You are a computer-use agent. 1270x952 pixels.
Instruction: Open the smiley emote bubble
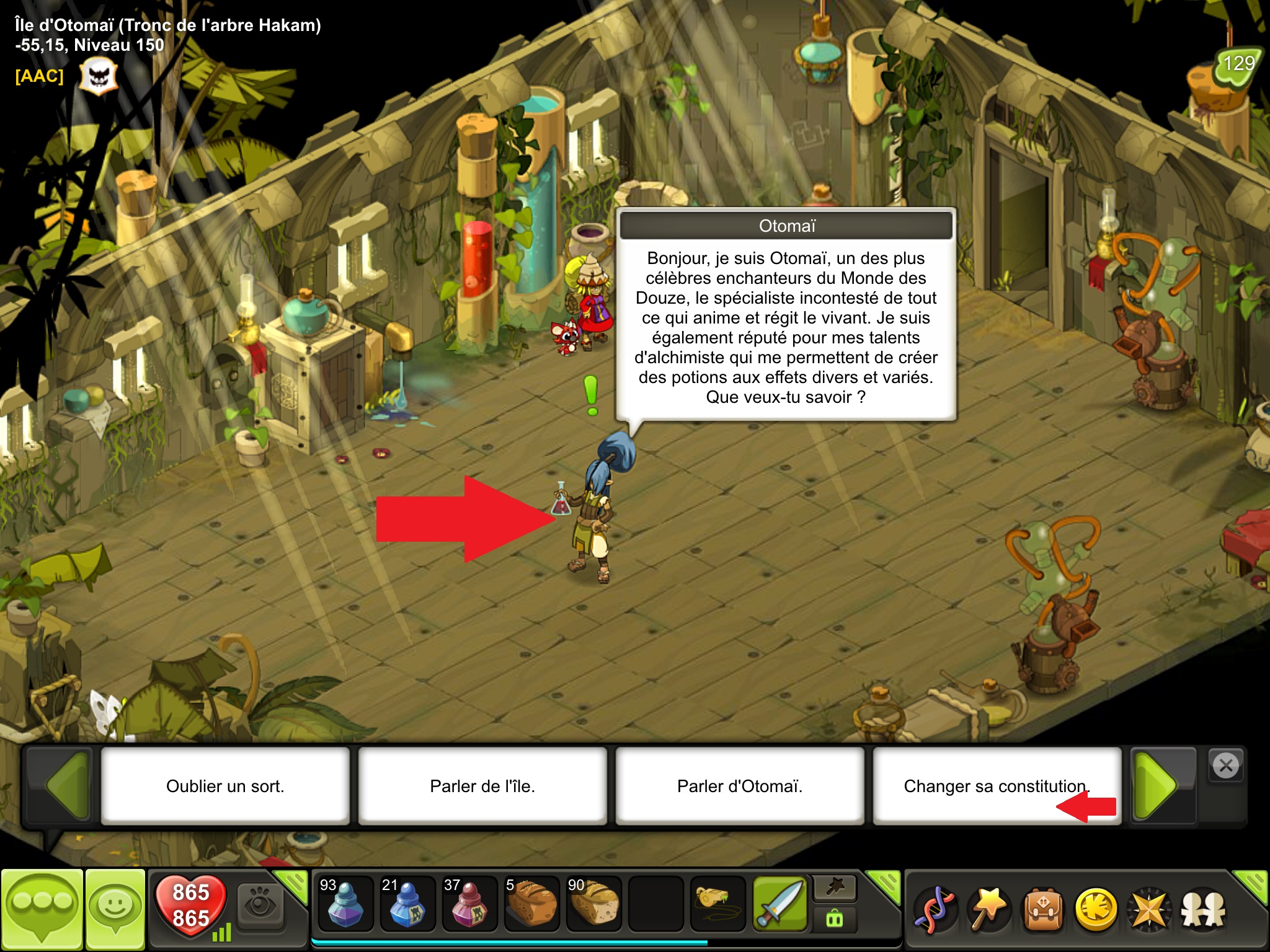(x=115, y=909)
